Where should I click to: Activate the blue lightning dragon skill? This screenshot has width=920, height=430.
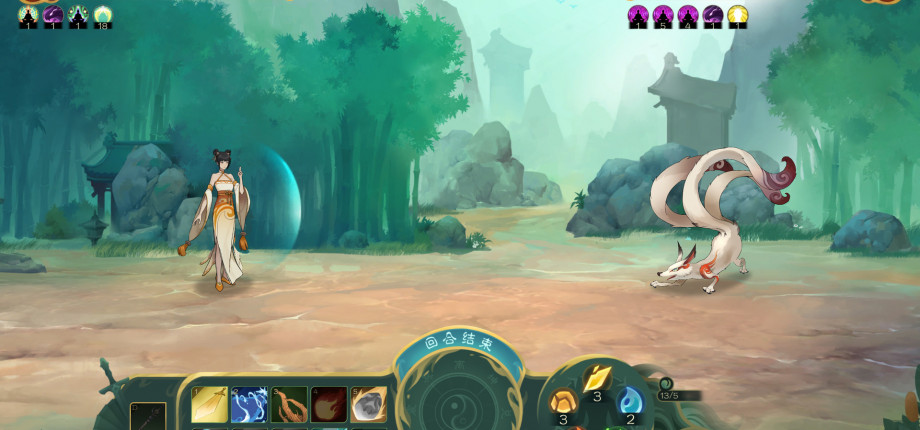point(249,405)
